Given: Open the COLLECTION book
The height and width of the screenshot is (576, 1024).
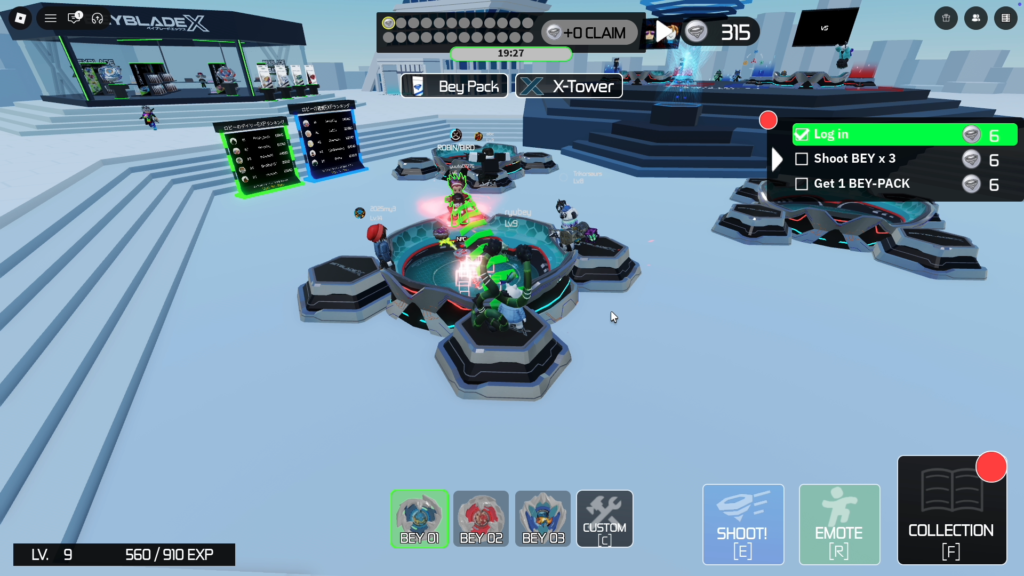Looking at the screenshot, I should [950, 511].
